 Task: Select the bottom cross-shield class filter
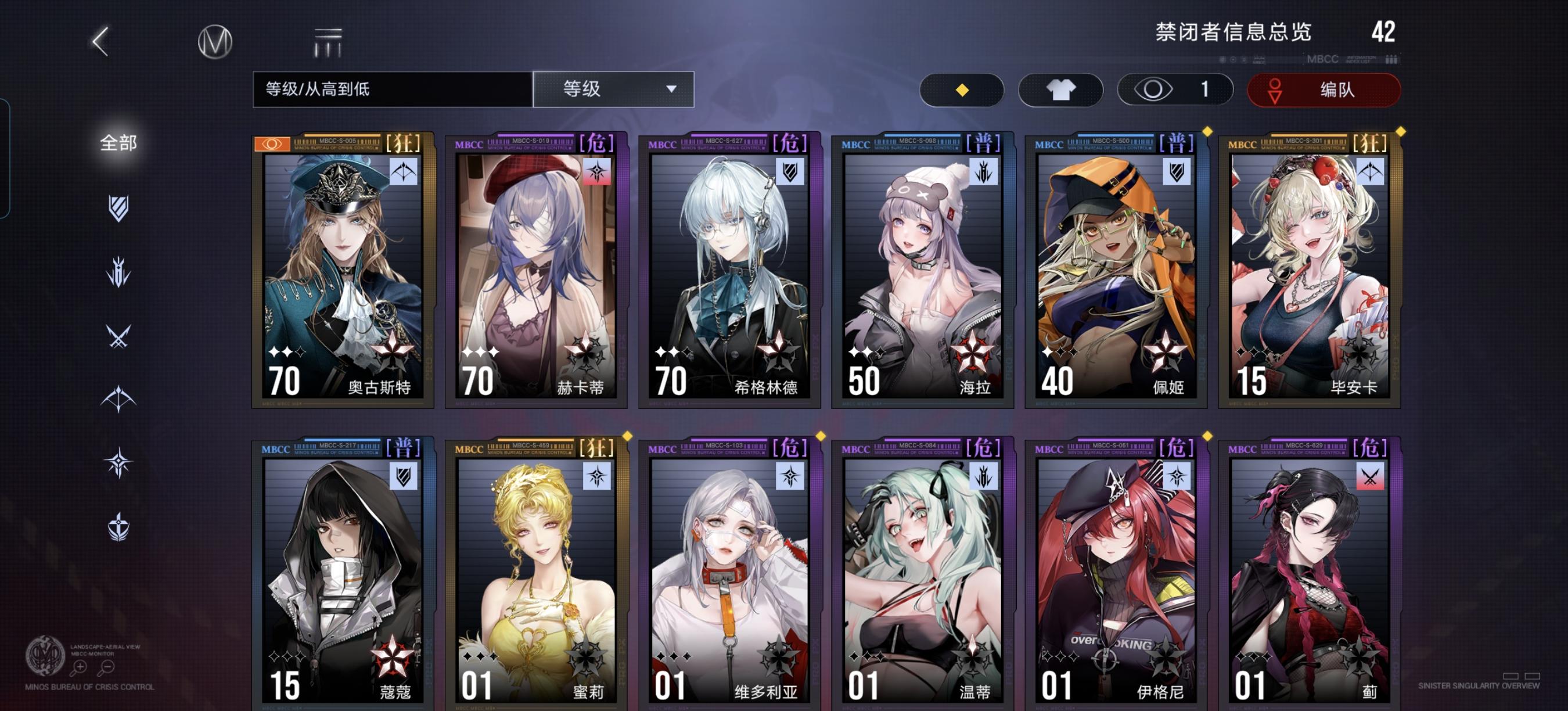118,525
